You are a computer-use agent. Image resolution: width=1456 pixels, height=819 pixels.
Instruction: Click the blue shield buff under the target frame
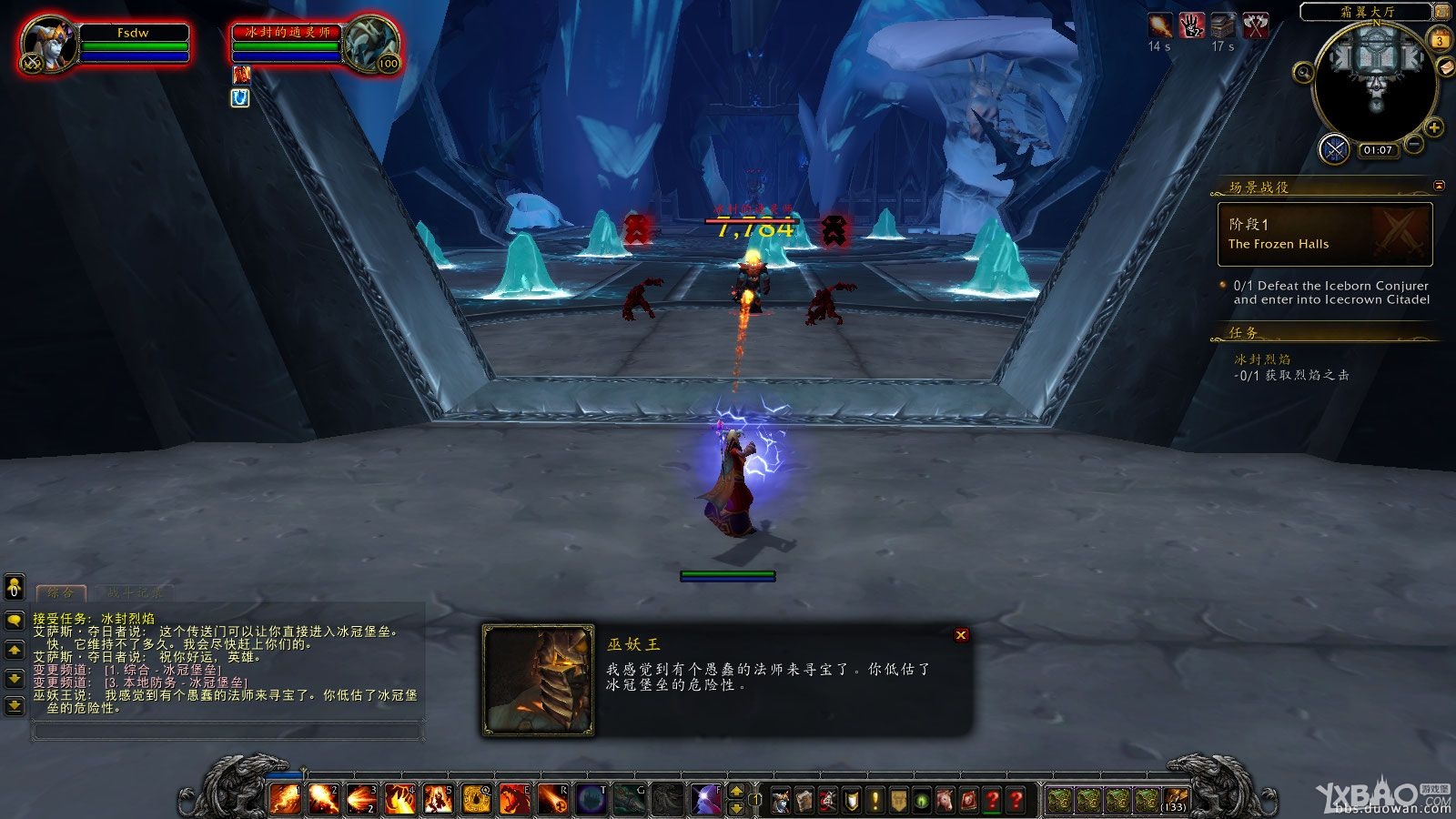tap(239, 99)
